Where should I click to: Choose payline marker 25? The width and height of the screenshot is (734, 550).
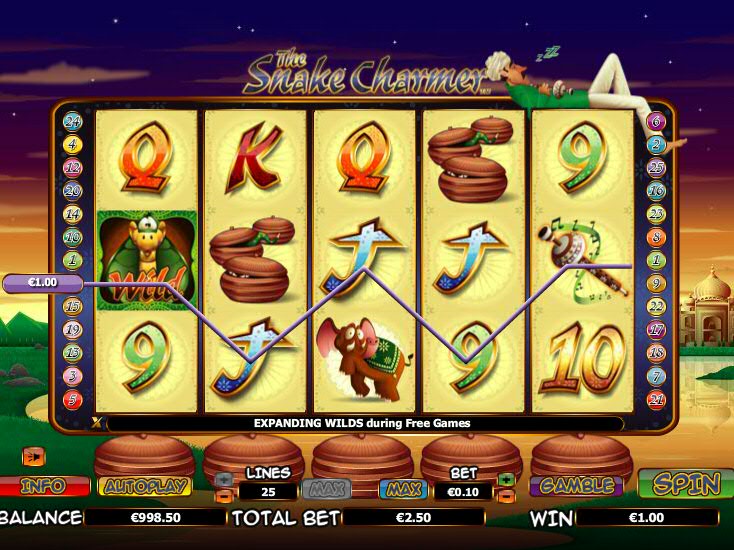[x=657, y=168]
